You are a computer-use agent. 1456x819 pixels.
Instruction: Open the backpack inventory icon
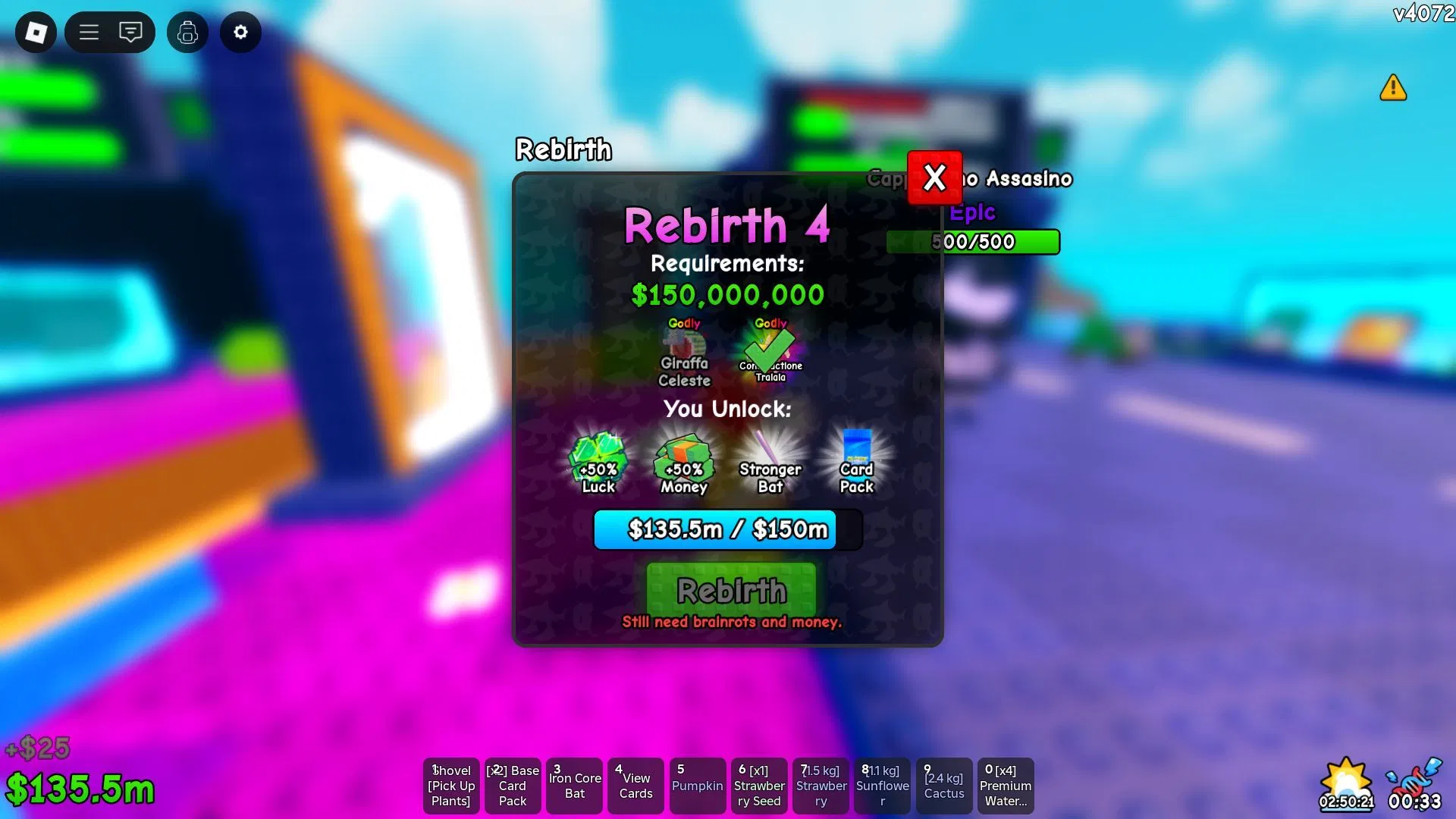[187, 33]
